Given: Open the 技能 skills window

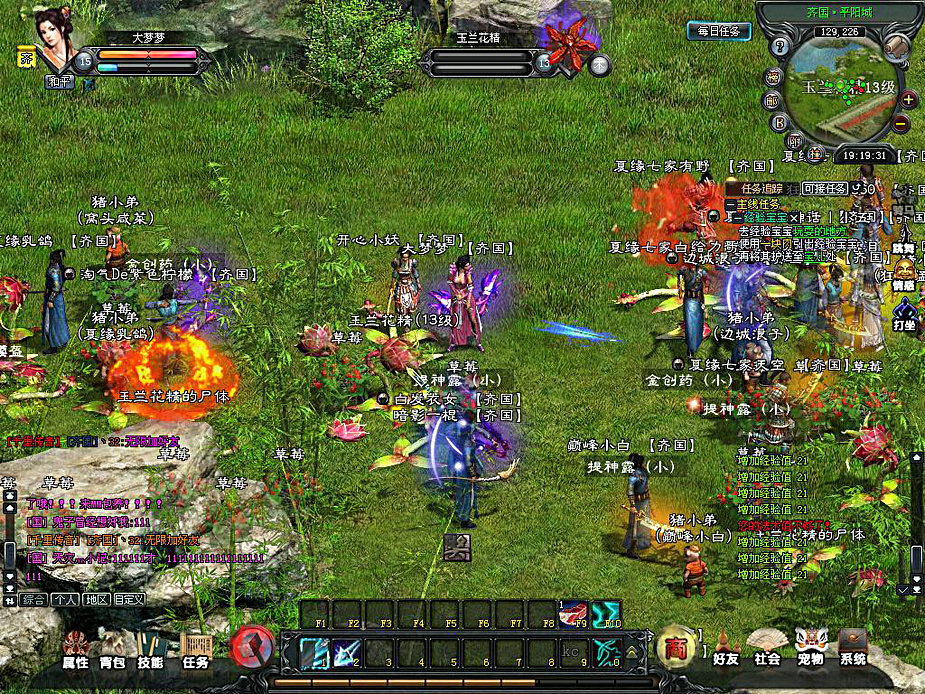Looking at the screenshot, I should click(151, 649).
